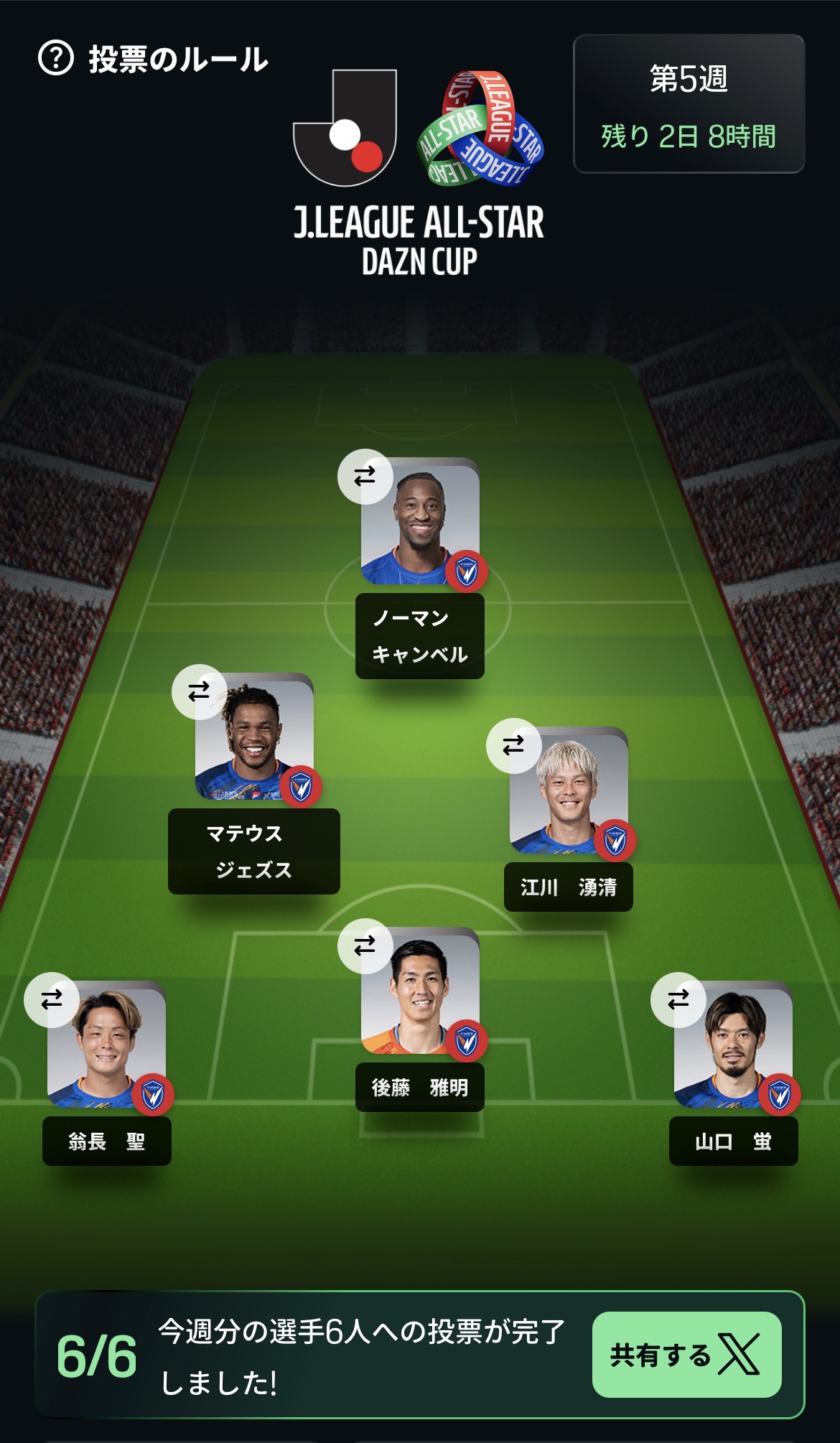This screenshot has height=1443, width=840.
Task: Swap goalkeeper 後藤 雅明 with the arrows icon
Action: pyautogui.click(x=365, y=945)
